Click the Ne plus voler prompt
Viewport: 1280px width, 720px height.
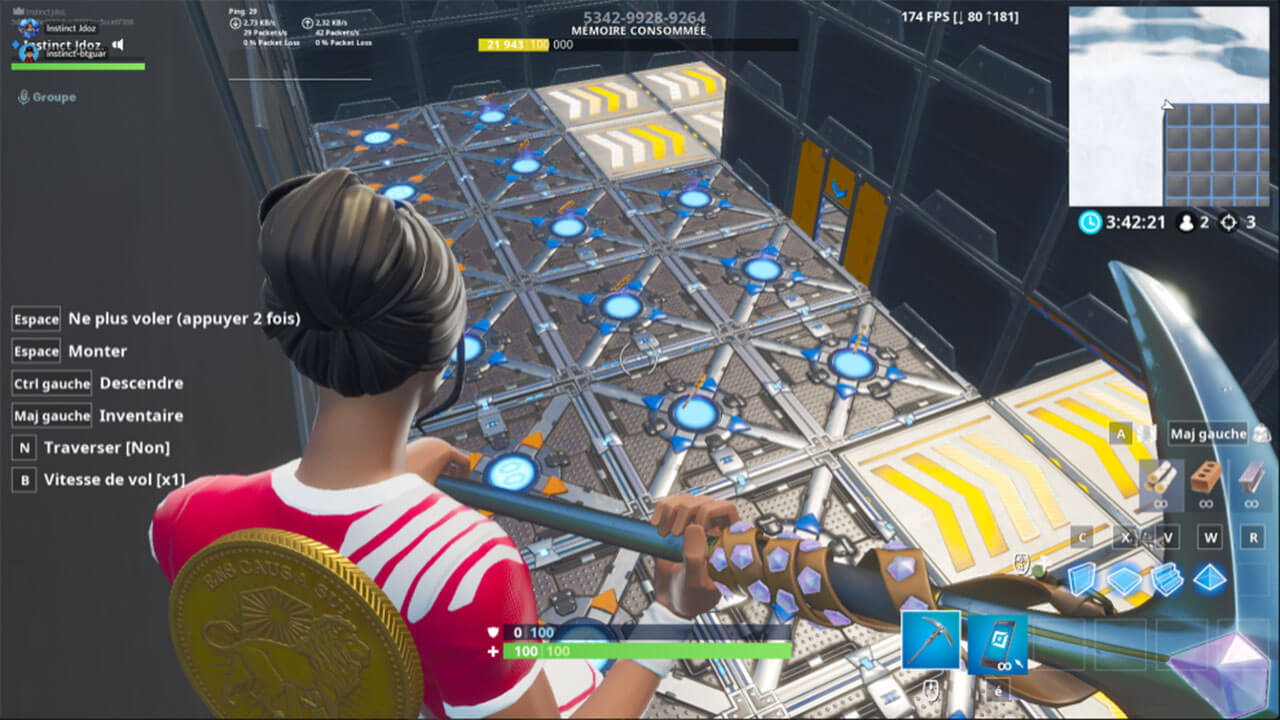coord(155,318)
